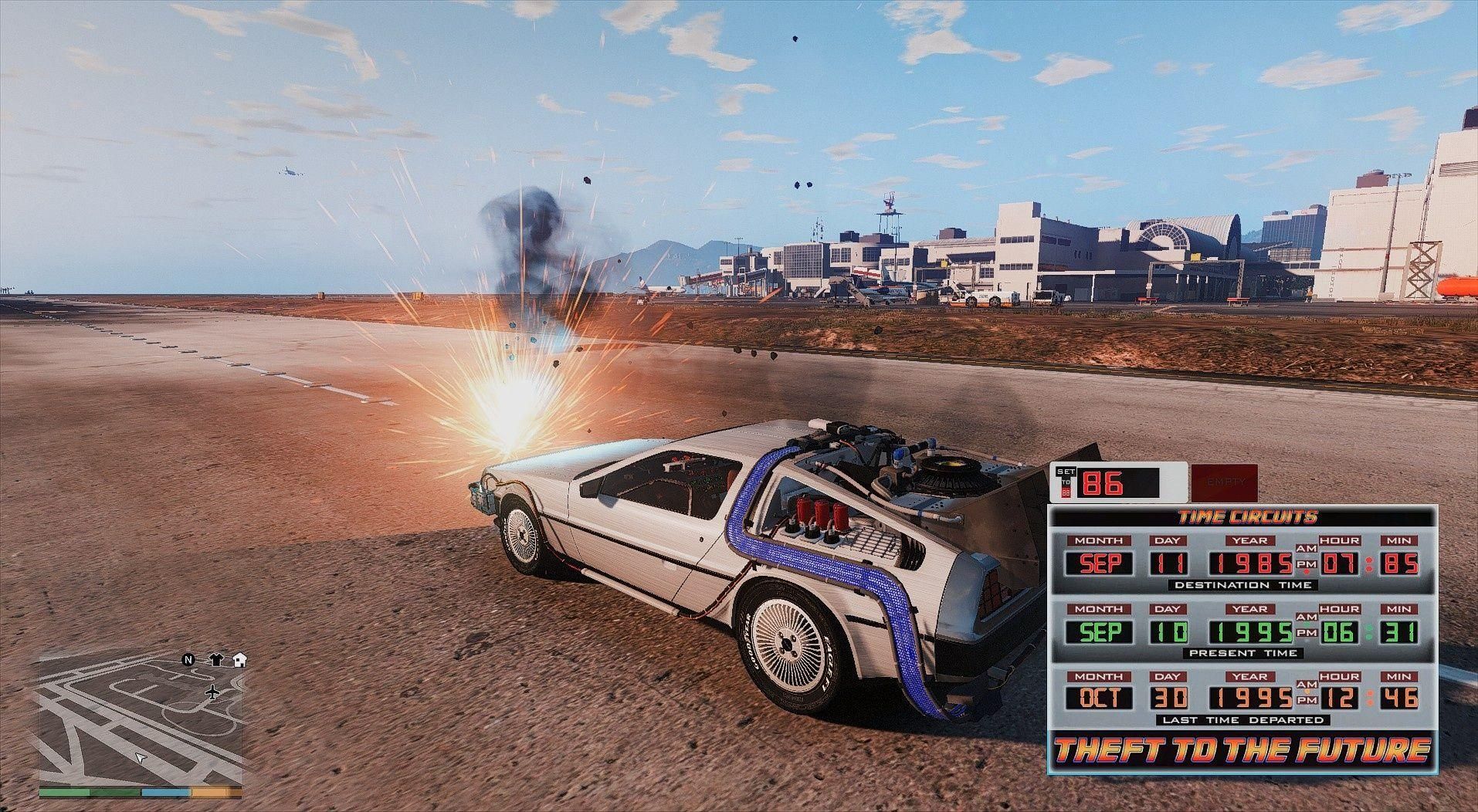
Task: Select the clothing store shirt blip
Action: pos(215,660)
